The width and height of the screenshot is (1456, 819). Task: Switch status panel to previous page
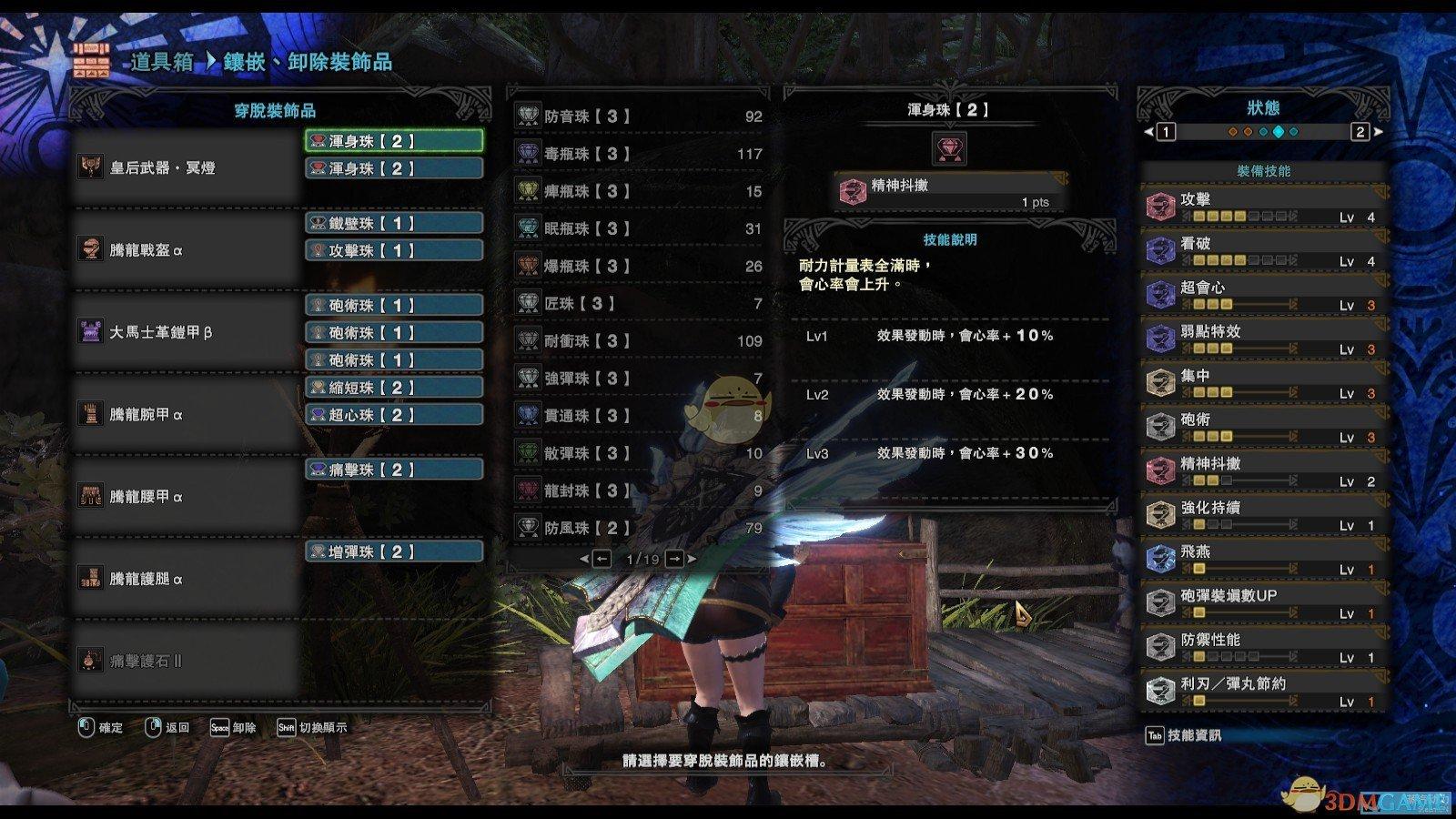click(x=1166, y=132)
